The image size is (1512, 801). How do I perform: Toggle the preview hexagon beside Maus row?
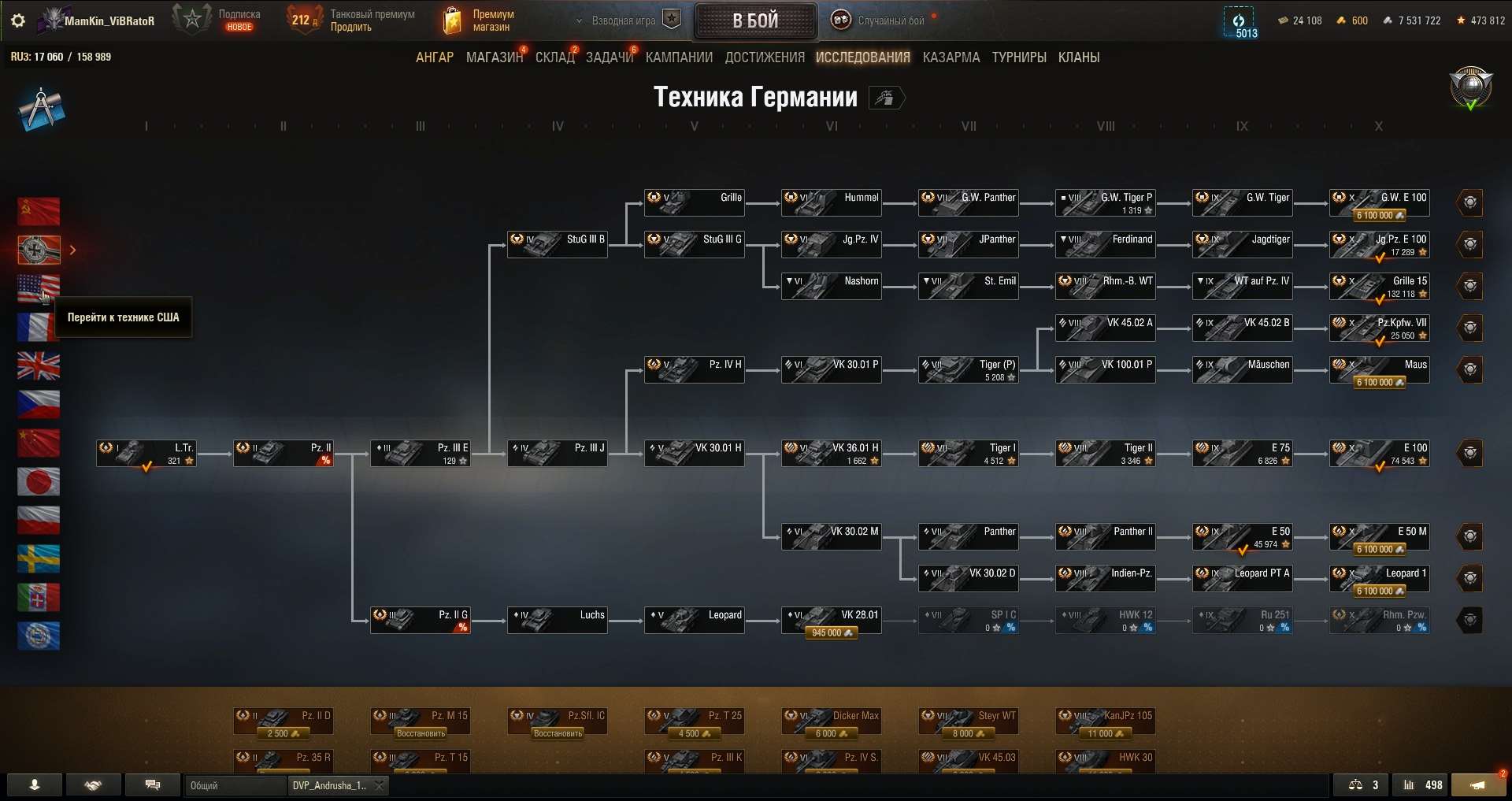1471,369
